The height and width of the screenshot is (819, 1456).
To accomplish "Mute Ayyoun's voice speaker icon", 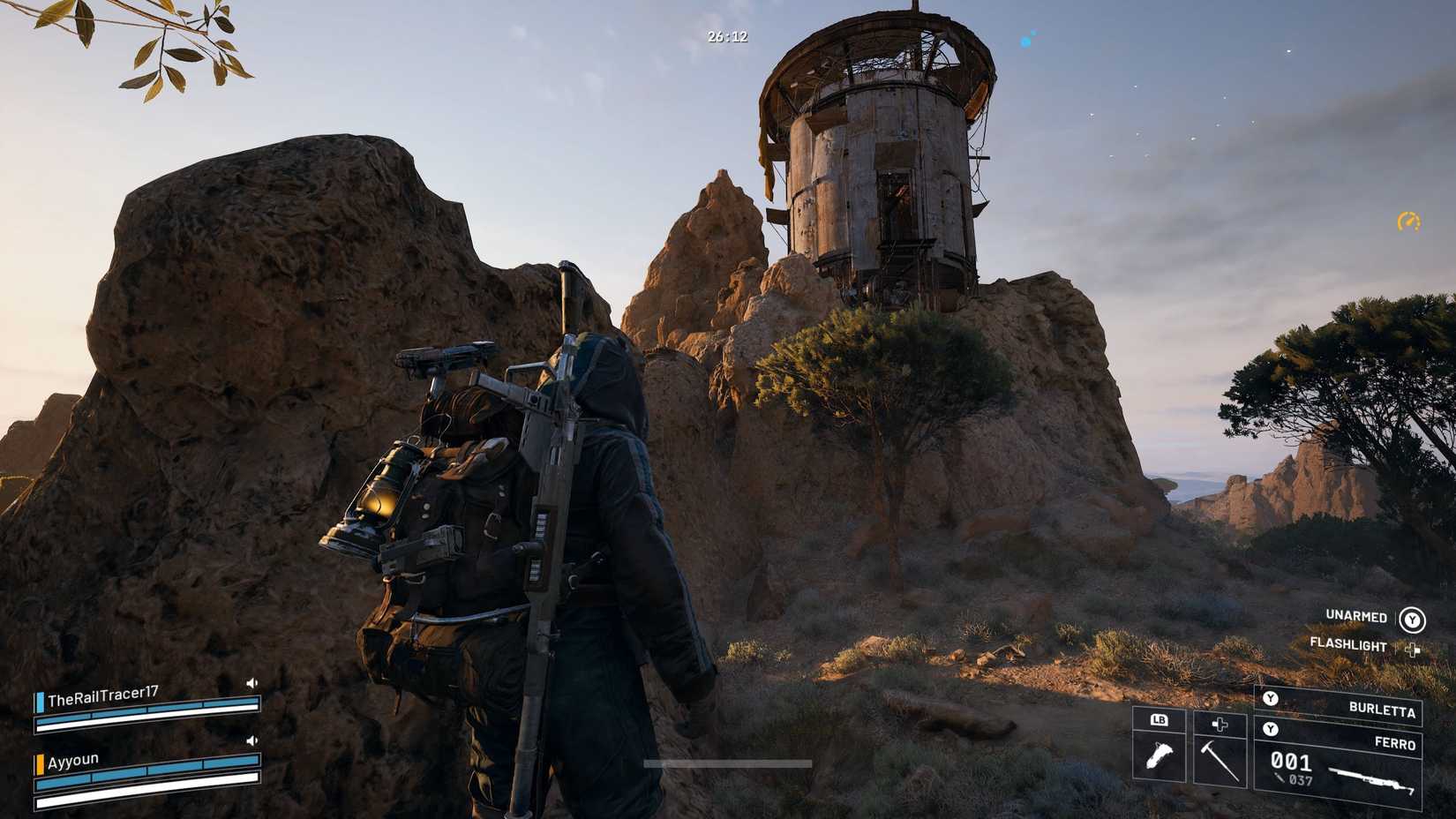I will 252,740.
